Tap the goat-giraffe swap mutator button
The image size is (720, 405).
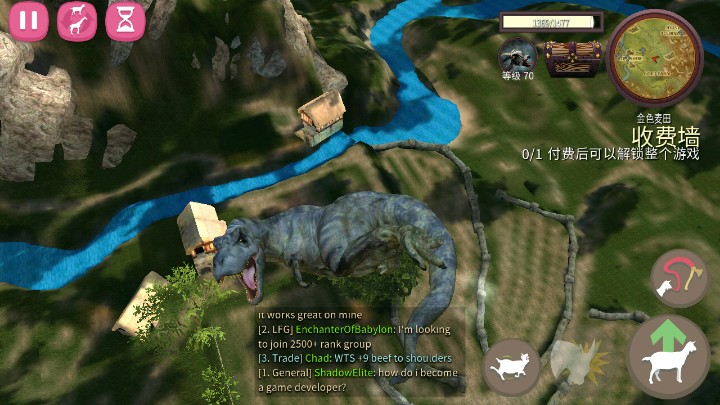[76, 20]
